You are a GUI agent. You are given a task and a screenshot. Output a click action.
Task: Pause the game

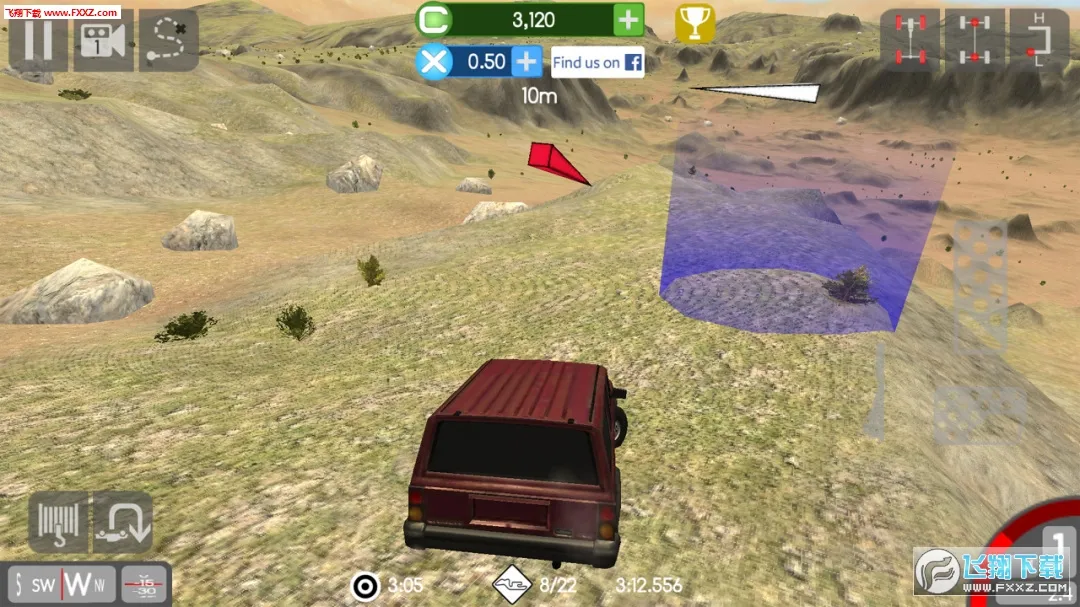pos(38,40)
